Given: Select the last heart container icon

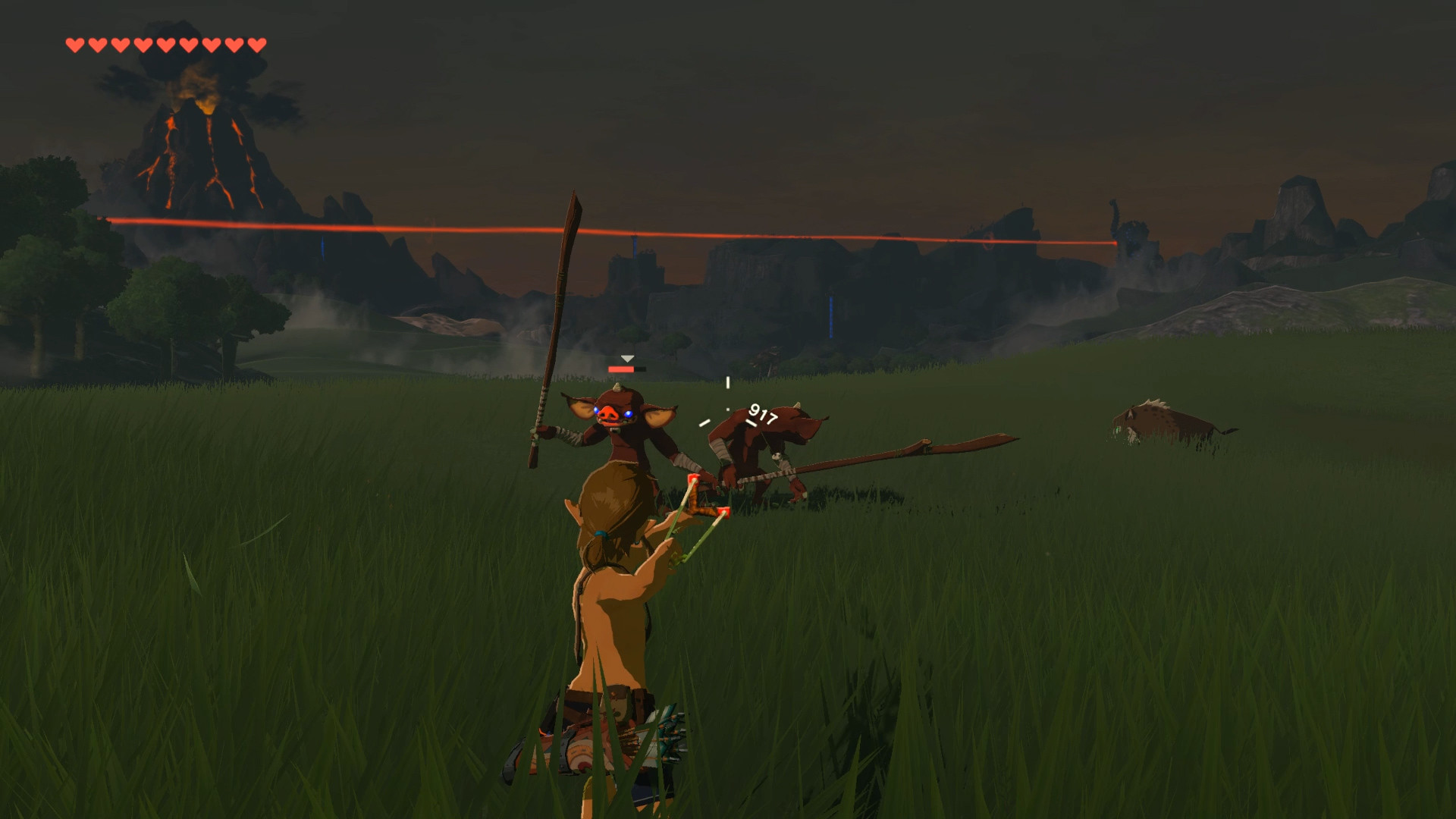Looking at the screenshot, I should pyautogui.click(x=258, y=43).
